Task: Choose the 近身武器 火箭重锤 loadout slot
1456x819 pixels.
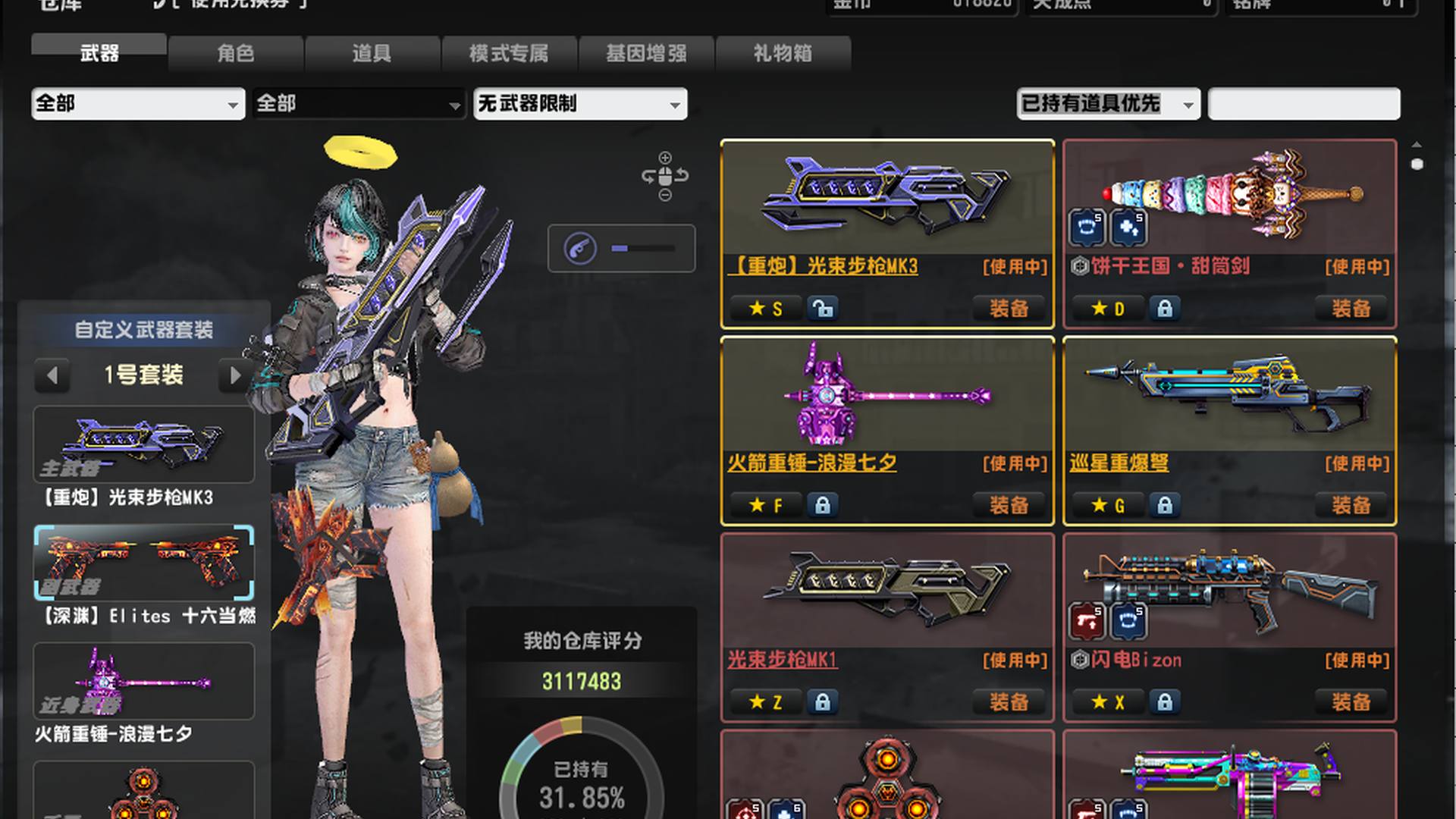Action: tap(144, 681)
